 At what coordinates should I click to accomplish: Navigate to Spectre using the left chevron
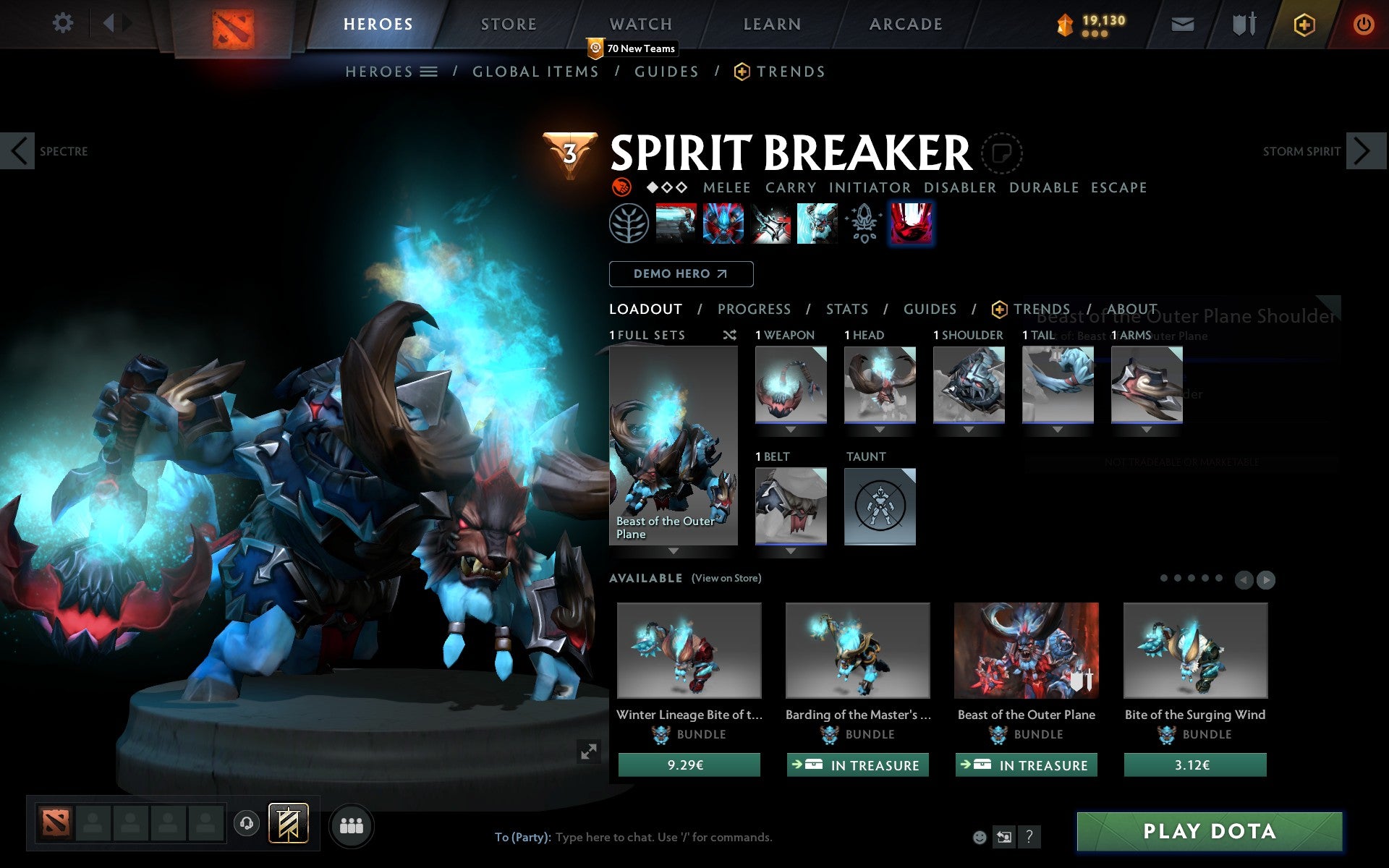click(x=19, y=150)
